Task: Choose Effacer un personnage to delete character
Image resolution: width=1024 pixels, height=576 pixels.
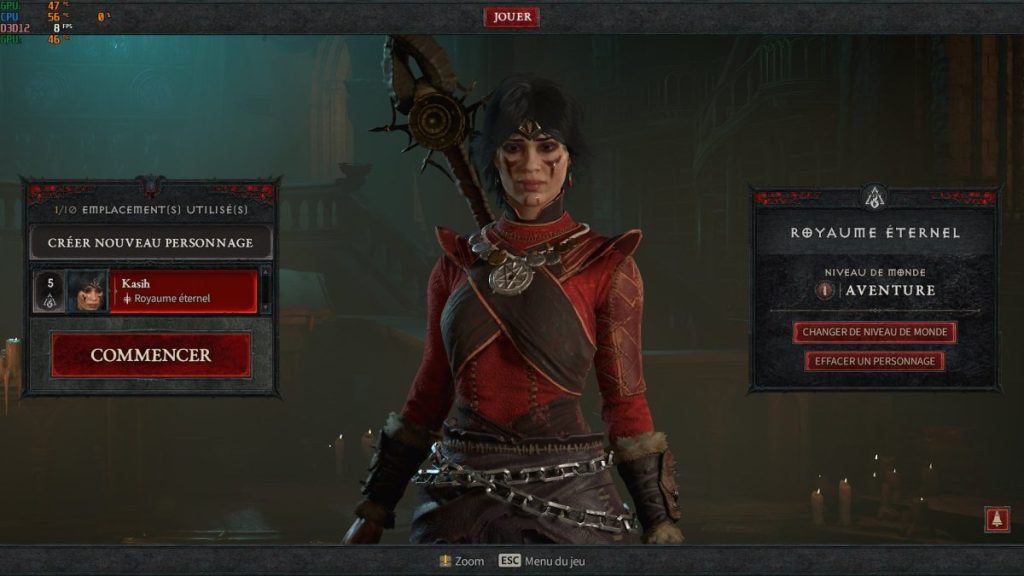Action: coord(875,361)
